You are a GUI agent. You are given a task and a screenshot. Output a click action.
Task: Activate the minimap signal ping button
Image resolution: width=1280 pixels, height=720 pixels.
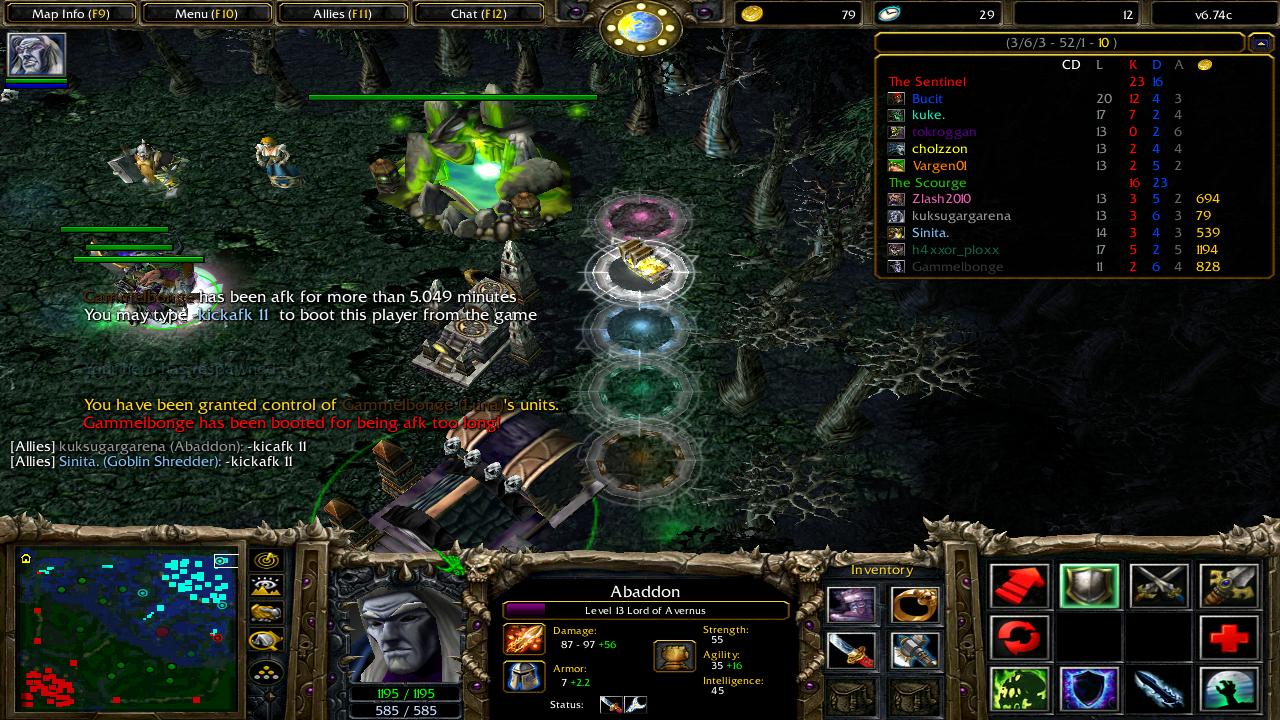(267, 560)
